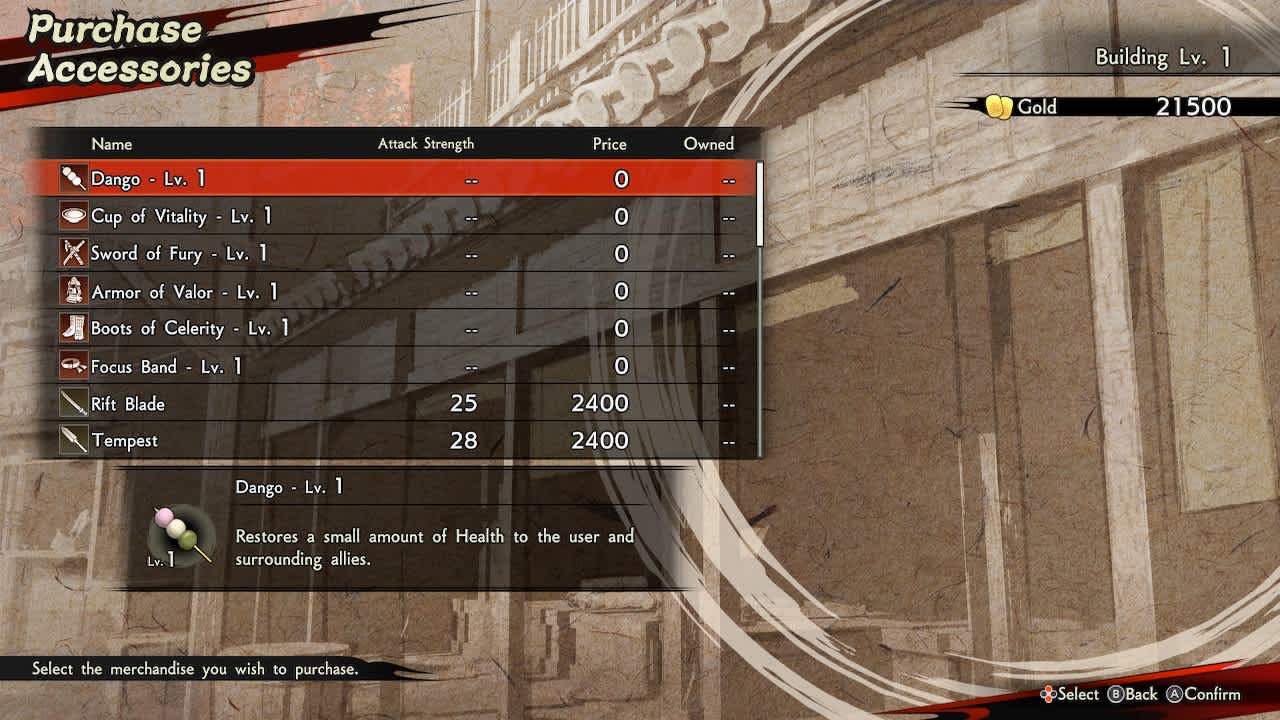Click the merchandise list scrollbar
Image resolution: width=1280 pixels, height=720 pixels.
tap(760, 205)
